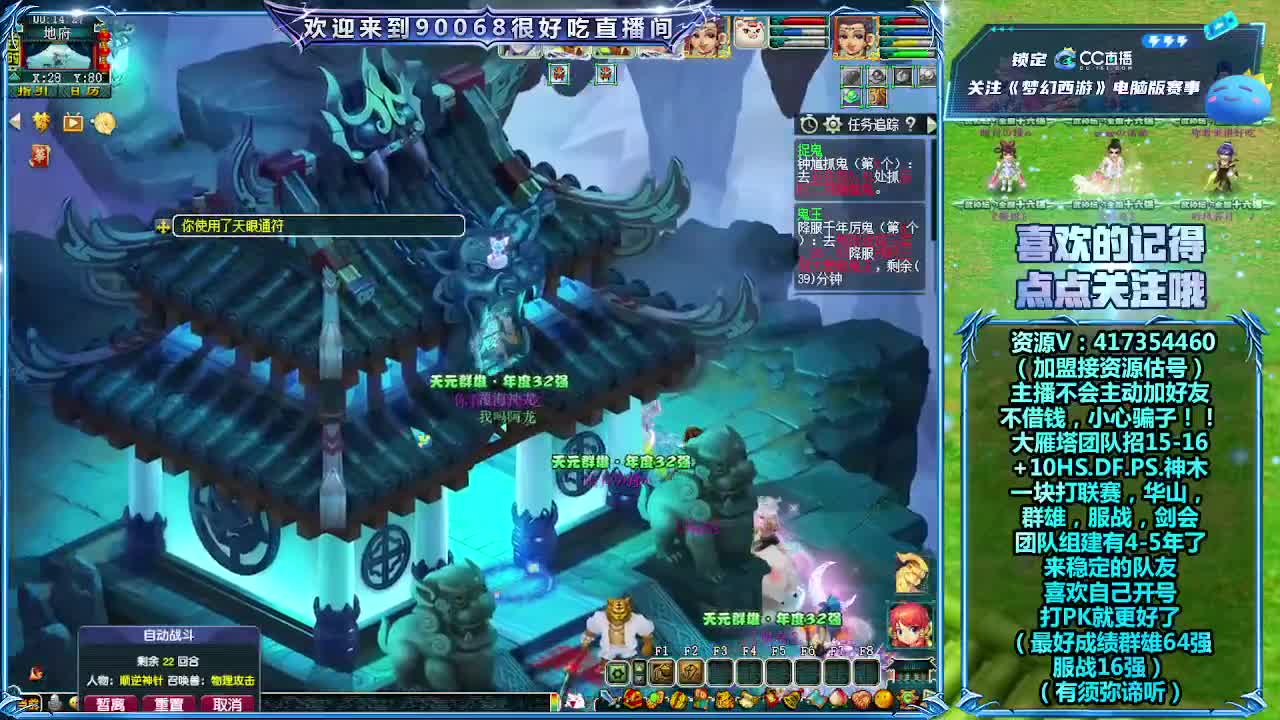Click the clock icon on the task tracker
The height and width of the screenshot is (720, 1280).
tap(809, 124)
